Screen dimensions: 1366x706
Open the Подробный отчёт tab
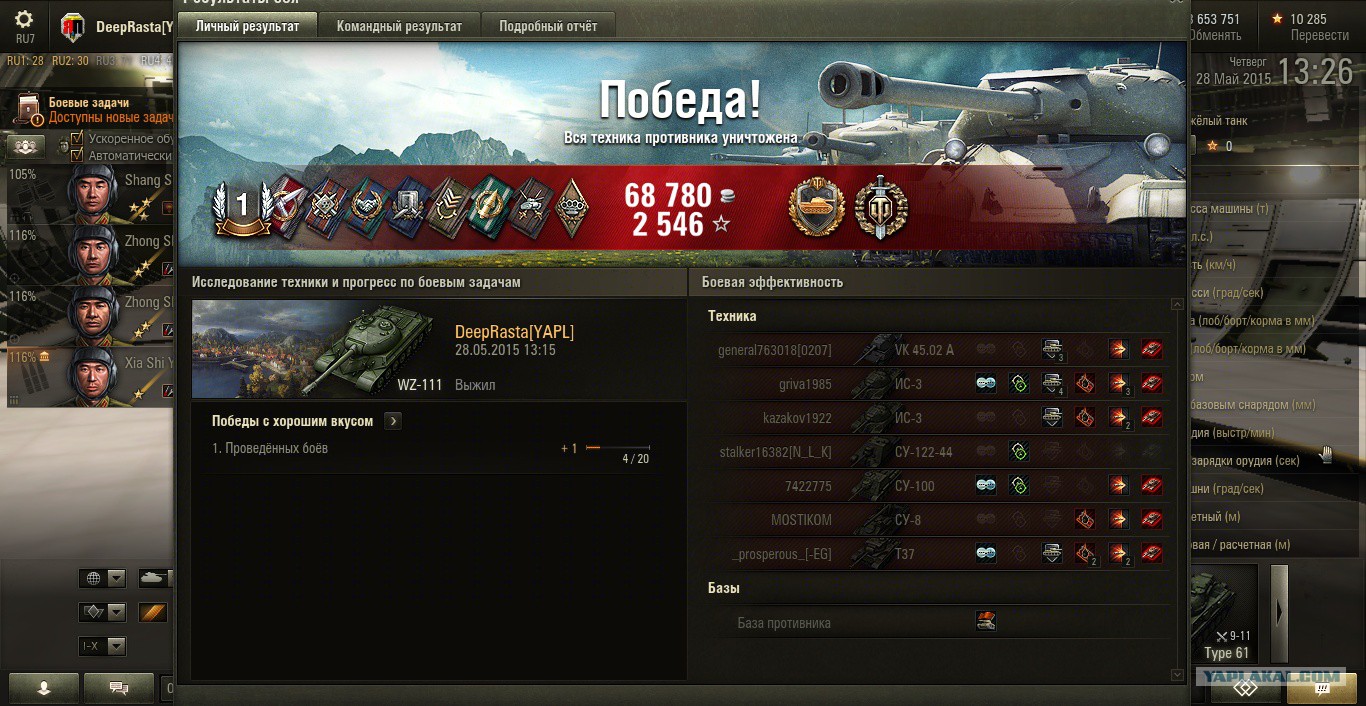point(548,26)
